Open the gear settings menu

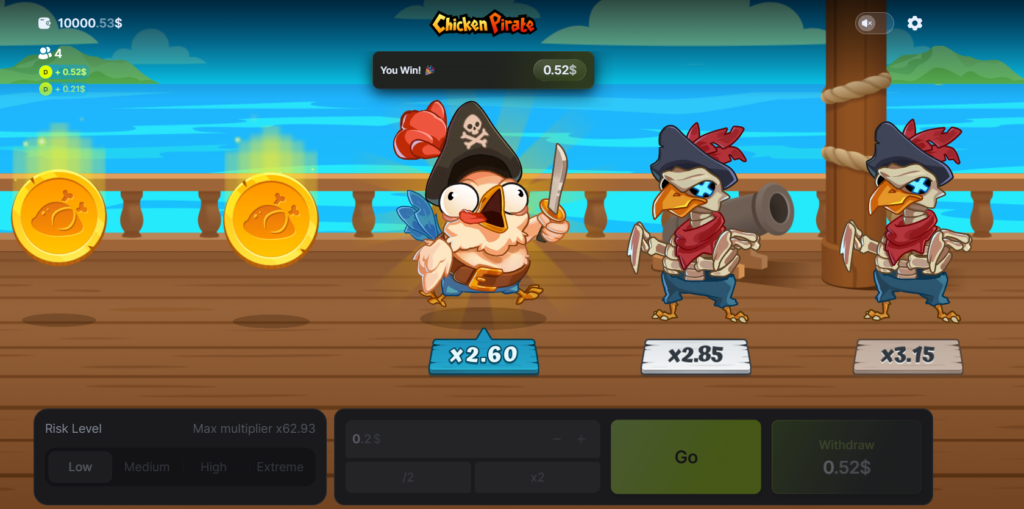tap(915, 23)
